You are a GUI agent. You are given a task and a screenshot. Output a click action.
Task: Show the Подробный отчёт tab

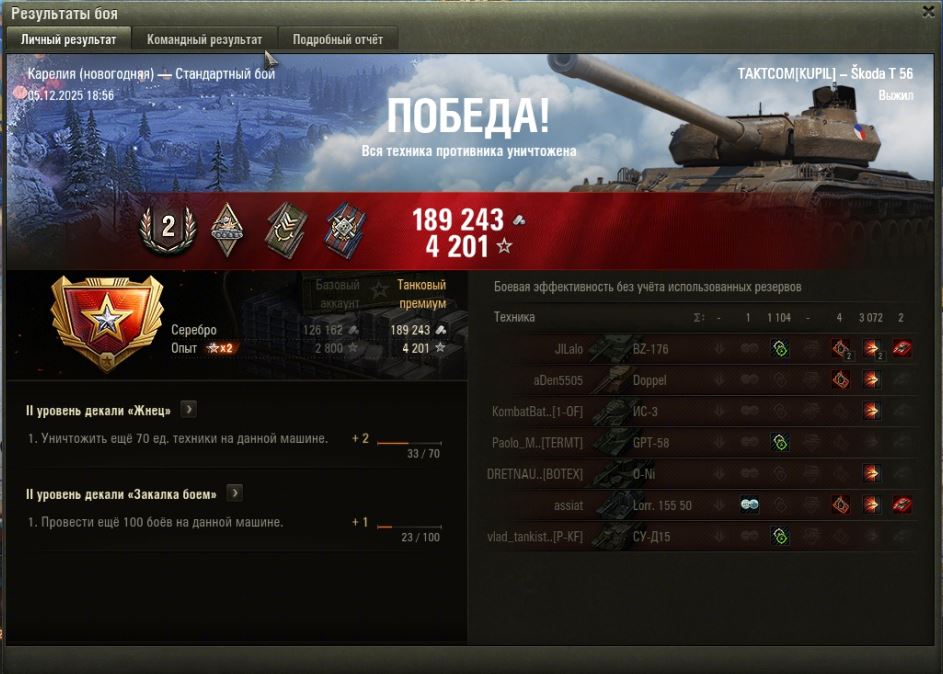pos(337,40)
